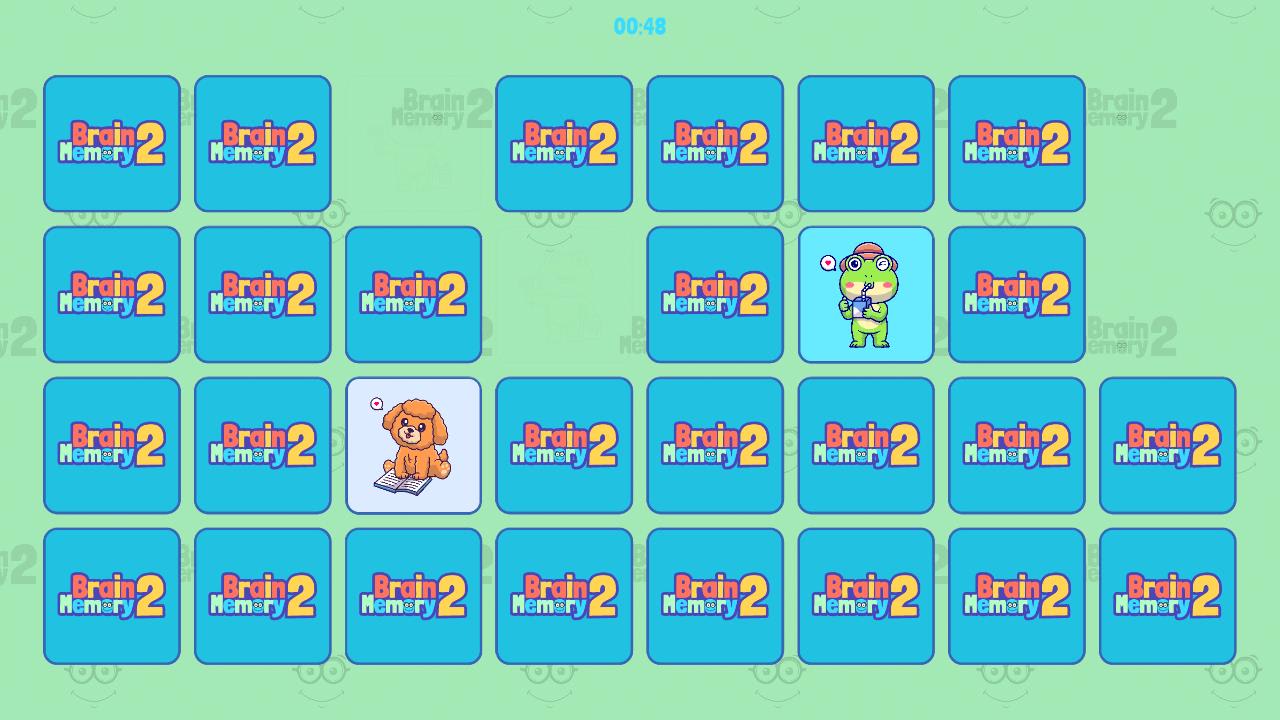Flip the last card in the top row

click(1017, 143)
